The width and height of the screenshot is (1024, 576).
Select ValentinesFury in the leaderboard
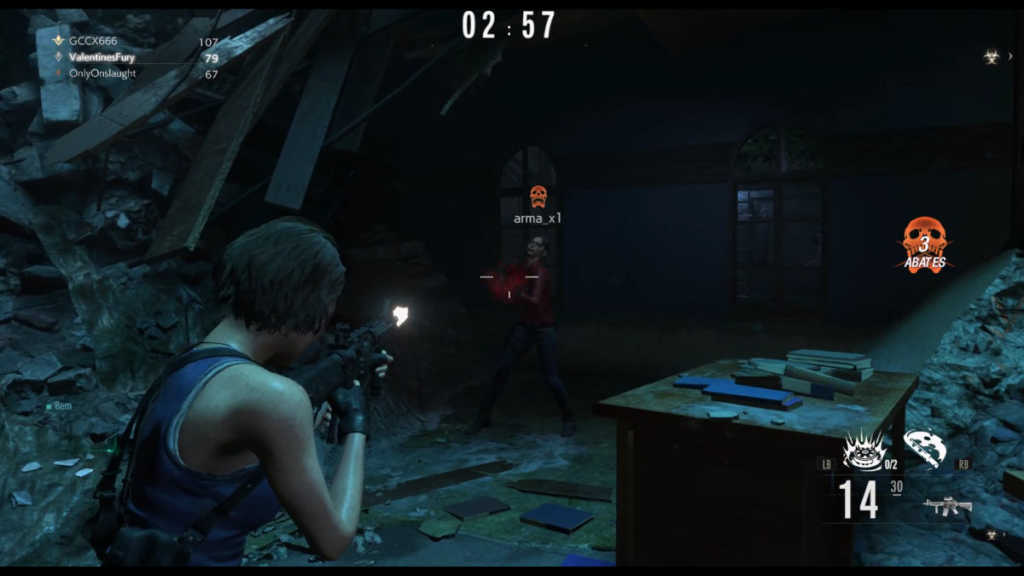coord(101,58)
